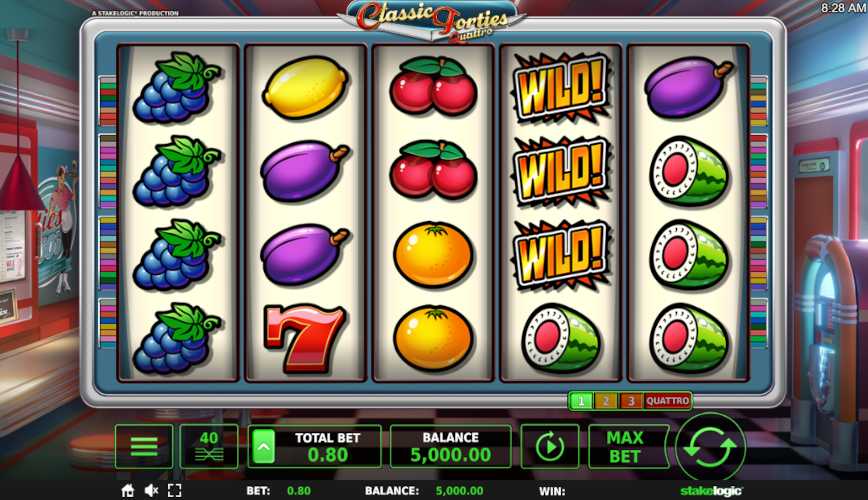868x500 pixels.
Task: Select reel-set mode 2
Action: click(x=605, y=401)
